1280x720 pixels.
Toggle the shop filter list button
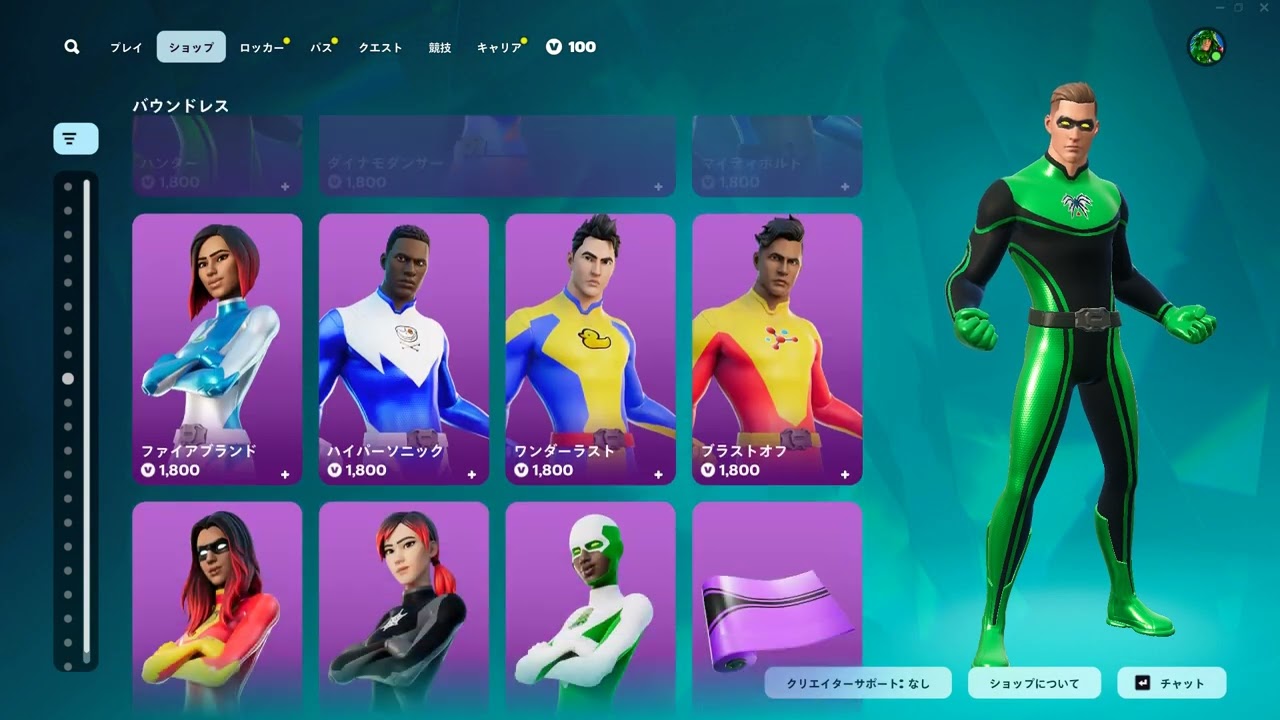(76, 139)
